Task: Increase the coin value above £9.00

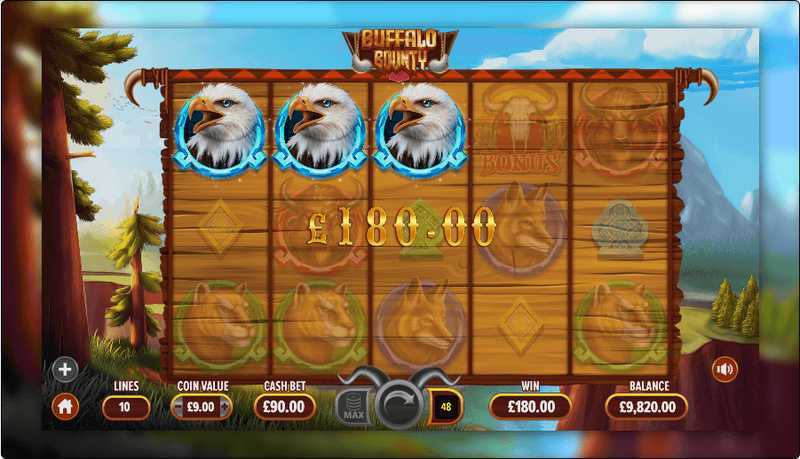Action: click(x=226, y=407)
